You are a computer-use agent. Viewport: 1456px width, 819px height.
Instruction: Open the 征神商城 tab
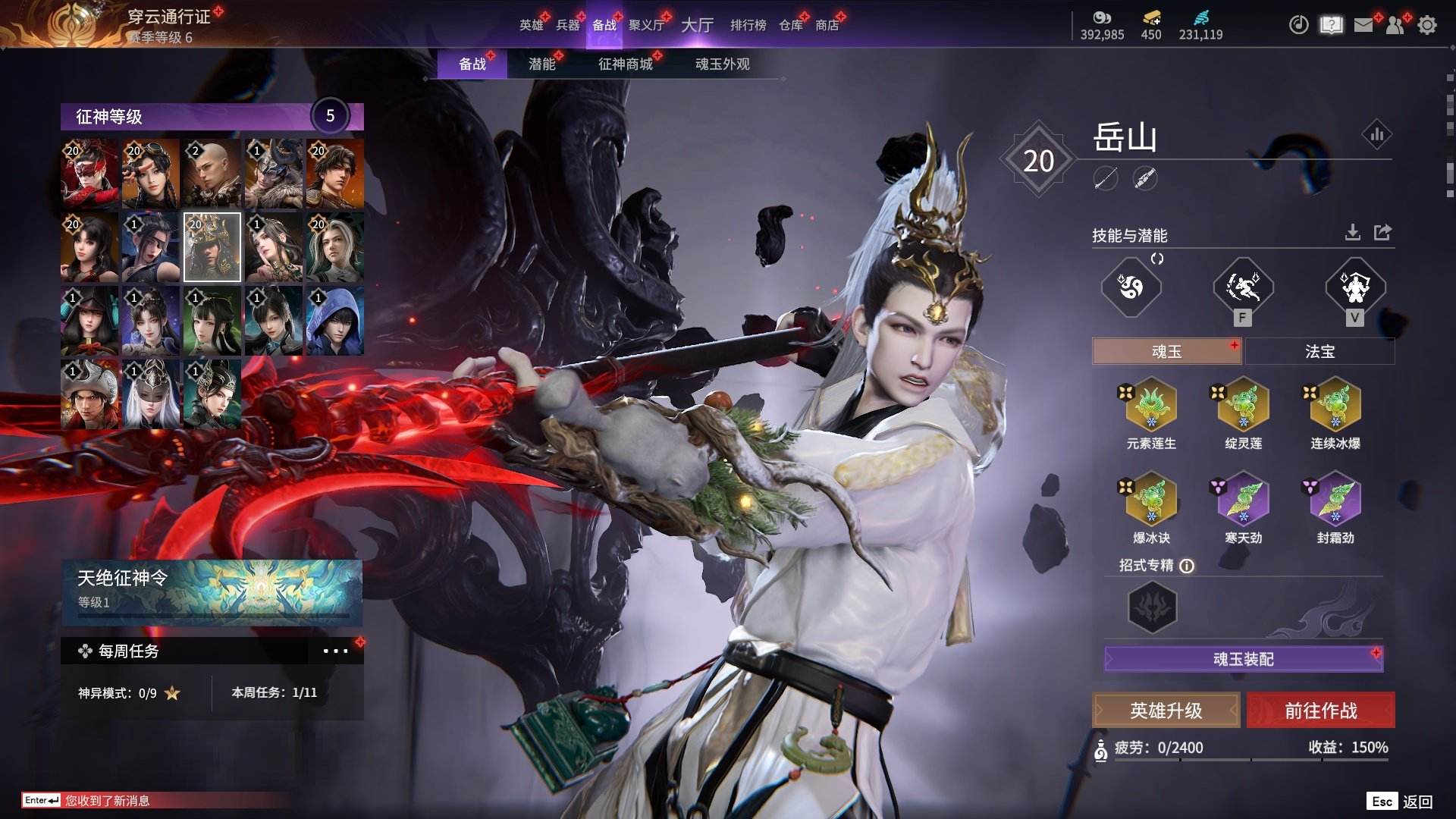click(x=625, y=64)
